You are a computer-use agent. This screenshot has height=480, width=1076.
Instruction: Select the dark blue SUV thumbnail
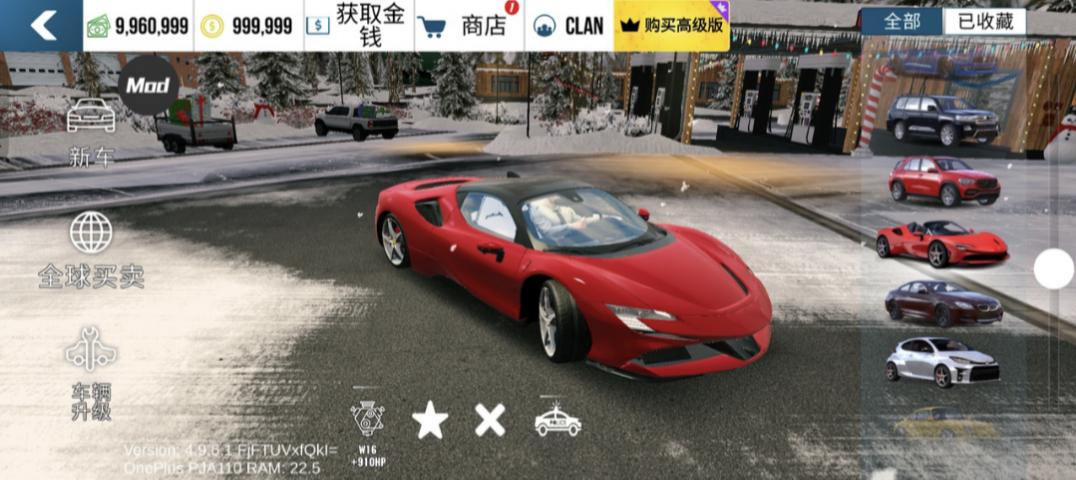click(941, 120)
